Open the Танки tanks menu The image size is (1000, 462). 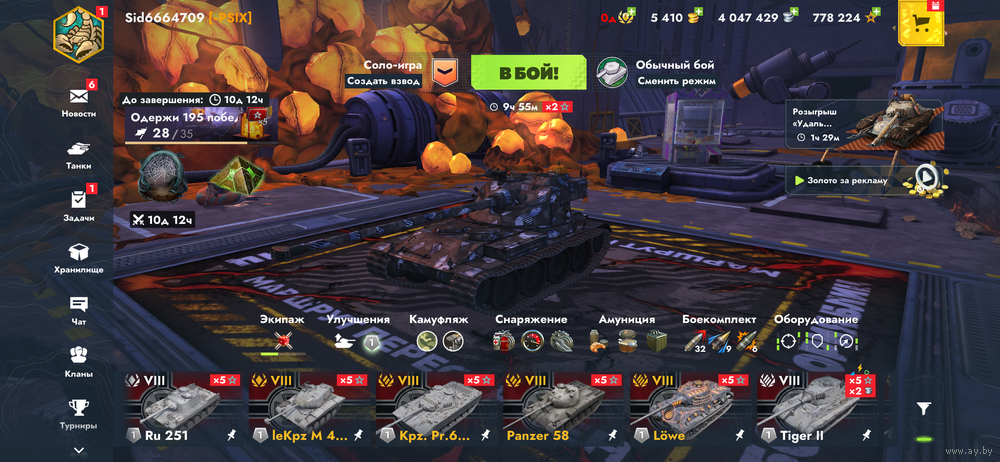click(79, 153)
